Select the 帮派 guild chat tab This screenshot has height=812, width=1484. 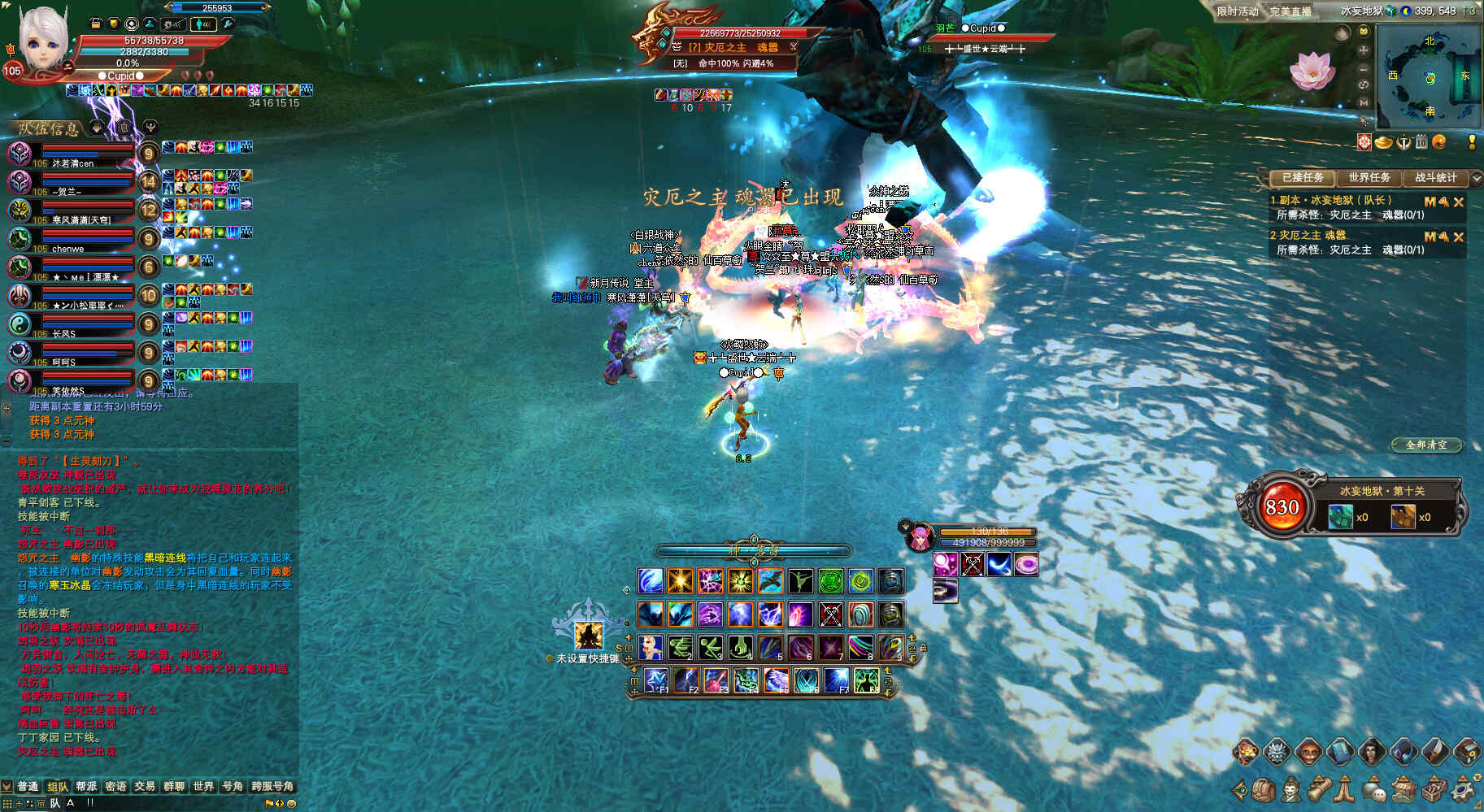[x=86, y=786]
